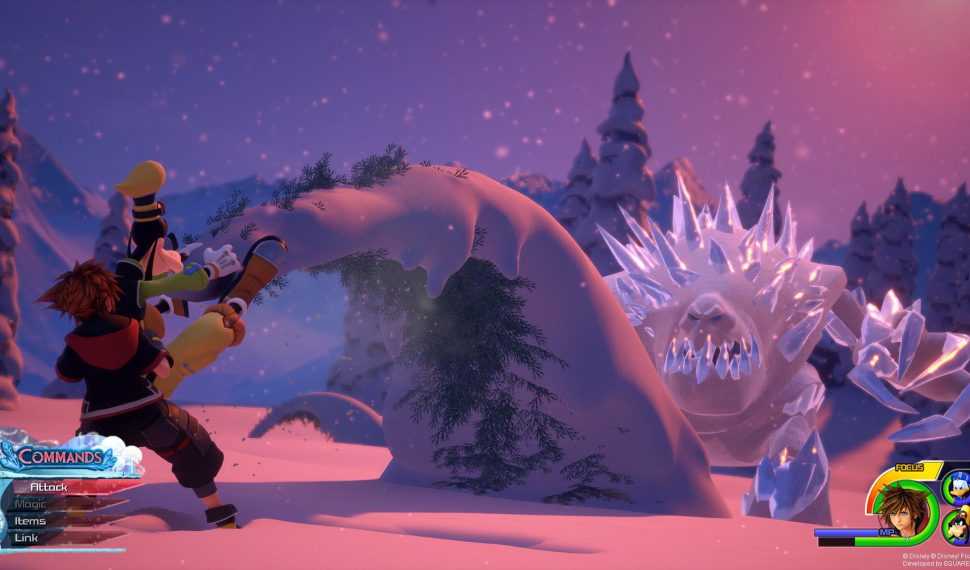970x570 pixels.
Task: Open the Items command
Action: click(32, 521)
